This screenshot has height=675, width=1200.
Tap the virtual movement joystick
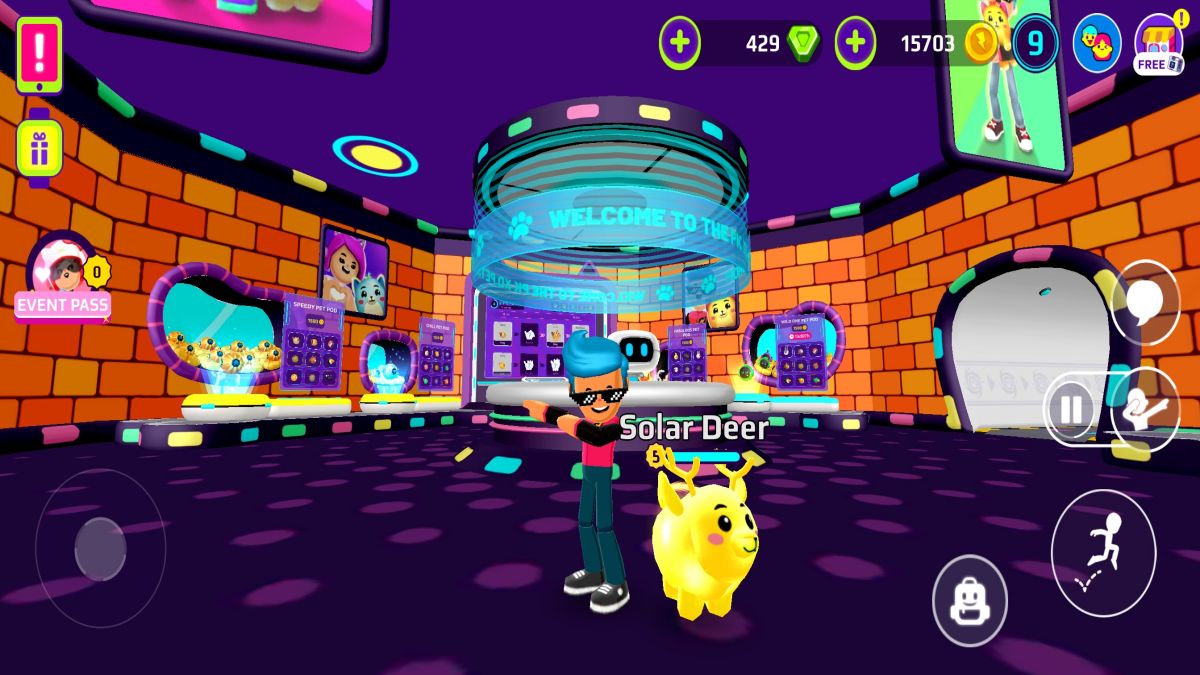[x=100, y=548]
